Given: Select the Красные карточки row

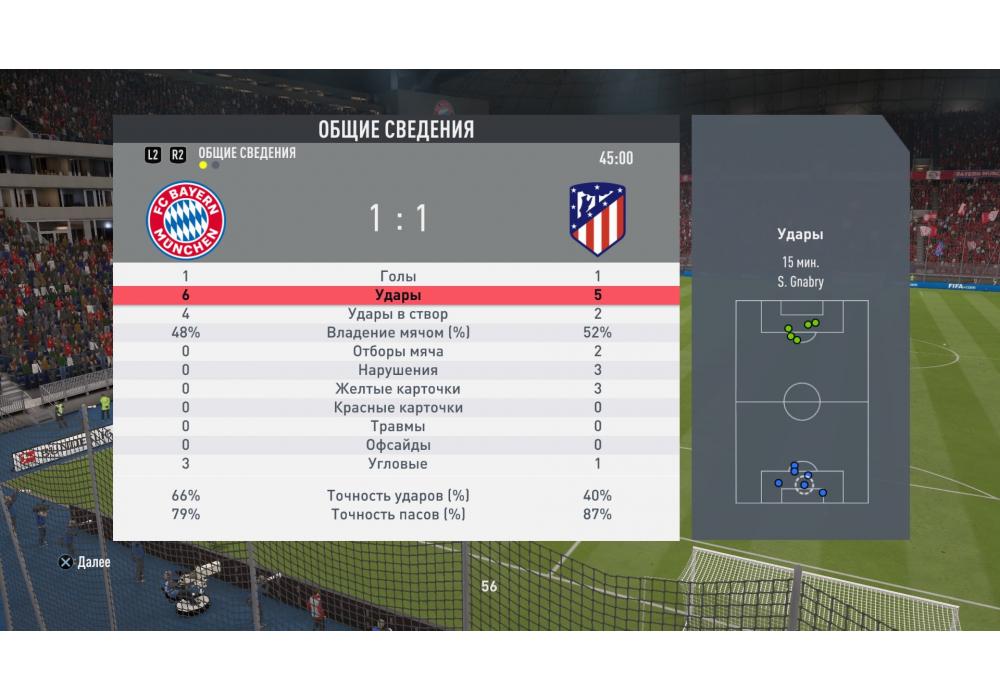Looking at the screenshot, I should (398, 408).
